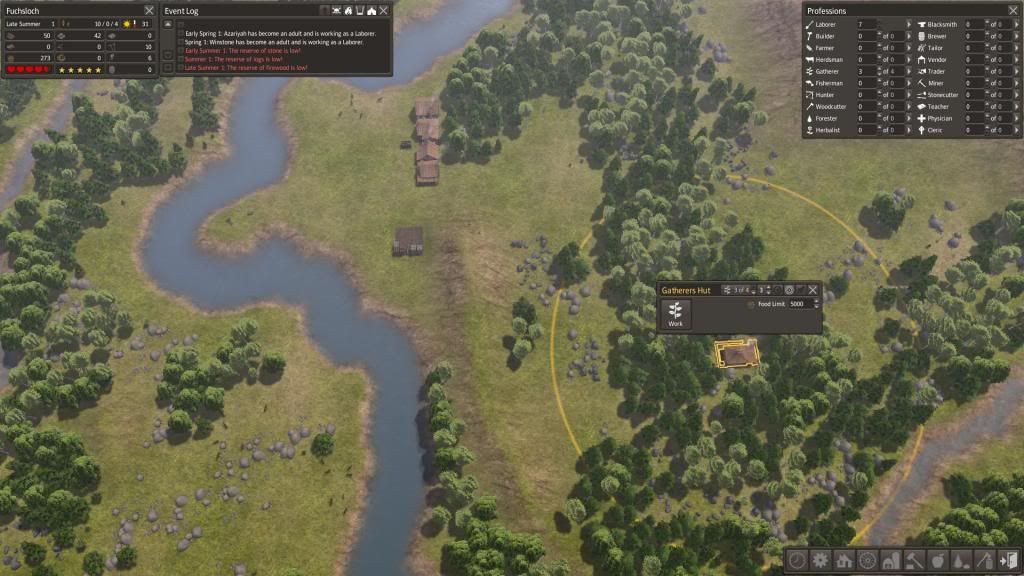Open the housing build menu

click(843, 561)
